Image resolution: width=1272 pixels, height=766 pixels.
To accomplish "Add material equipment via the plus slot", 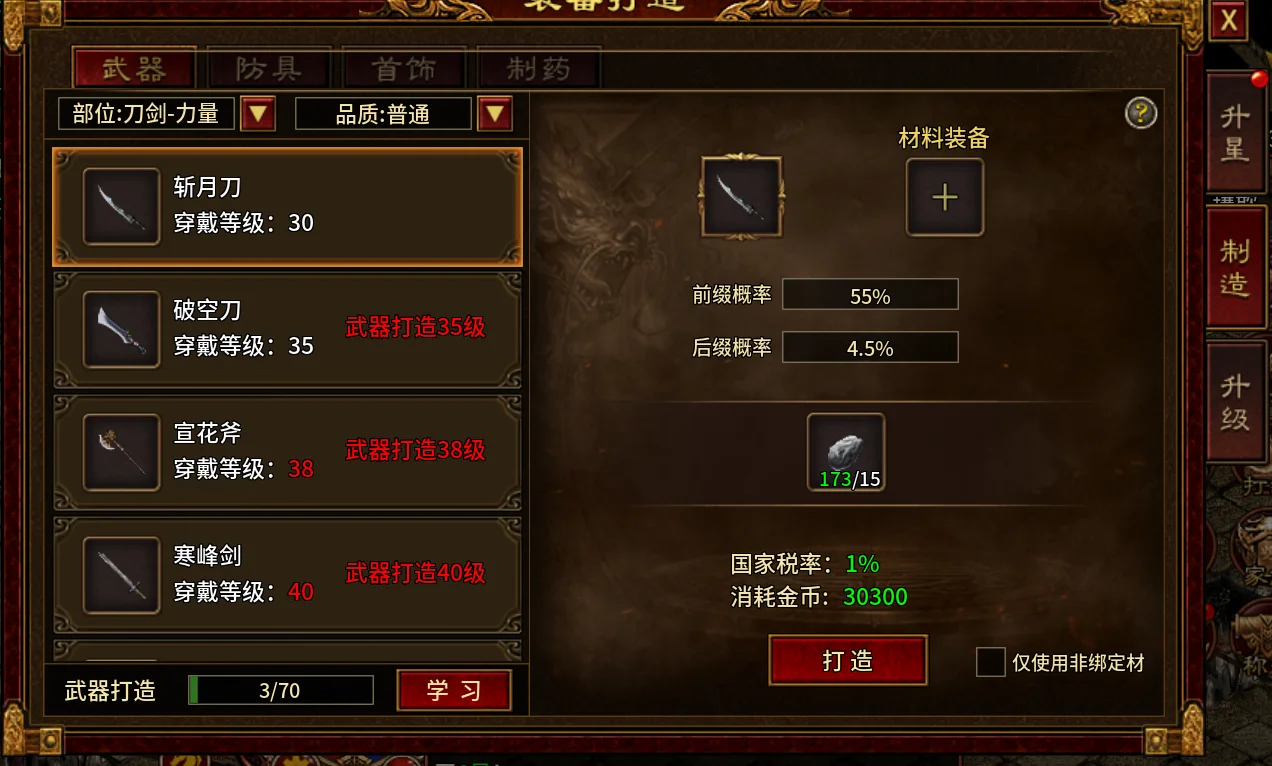I will [x=944, y=197].
